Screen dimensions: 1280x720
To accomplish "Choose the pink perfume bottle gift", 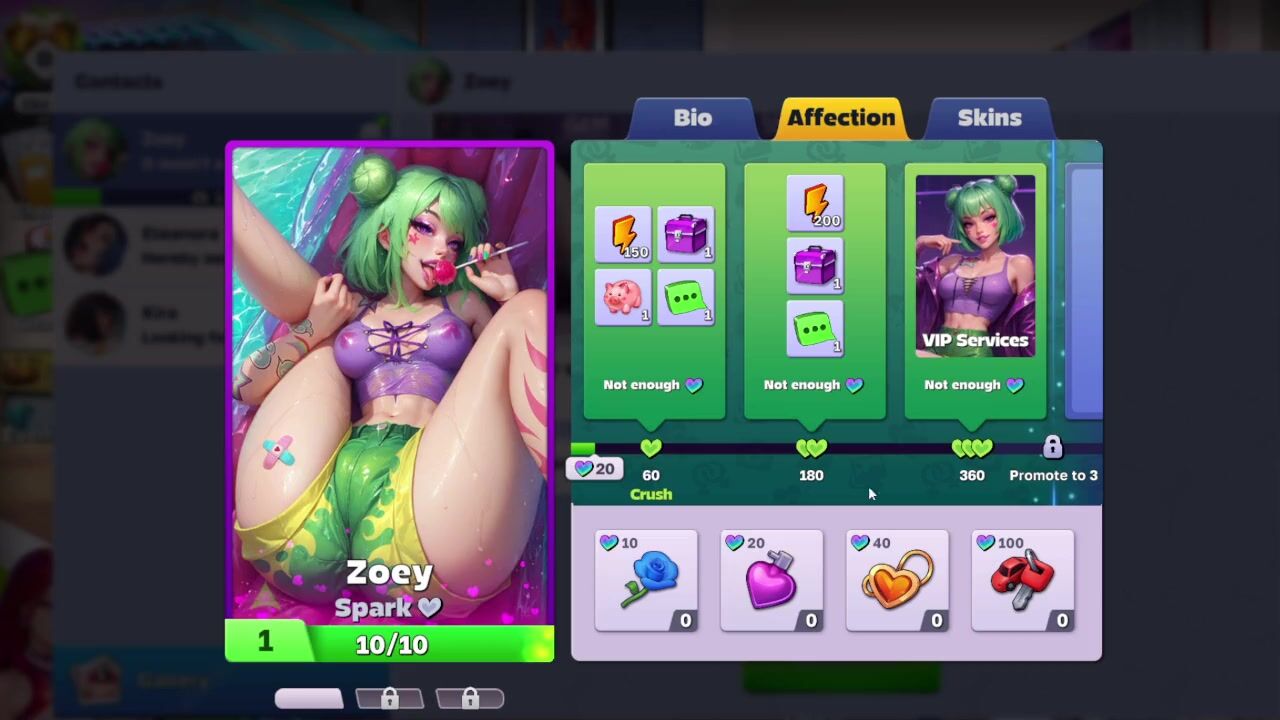I will click(x=772, y=581).
